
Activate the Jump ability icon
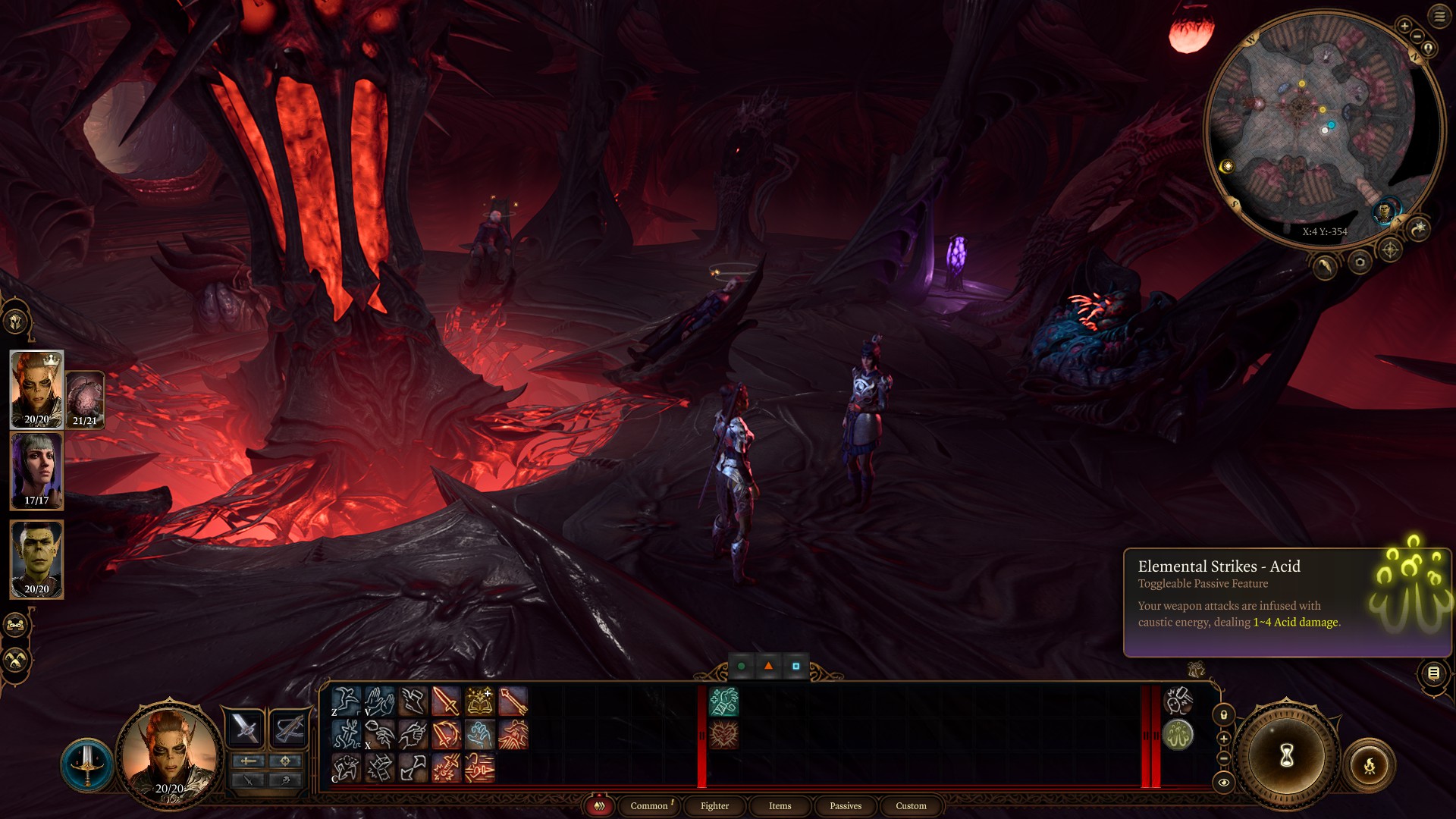[346, 701]
